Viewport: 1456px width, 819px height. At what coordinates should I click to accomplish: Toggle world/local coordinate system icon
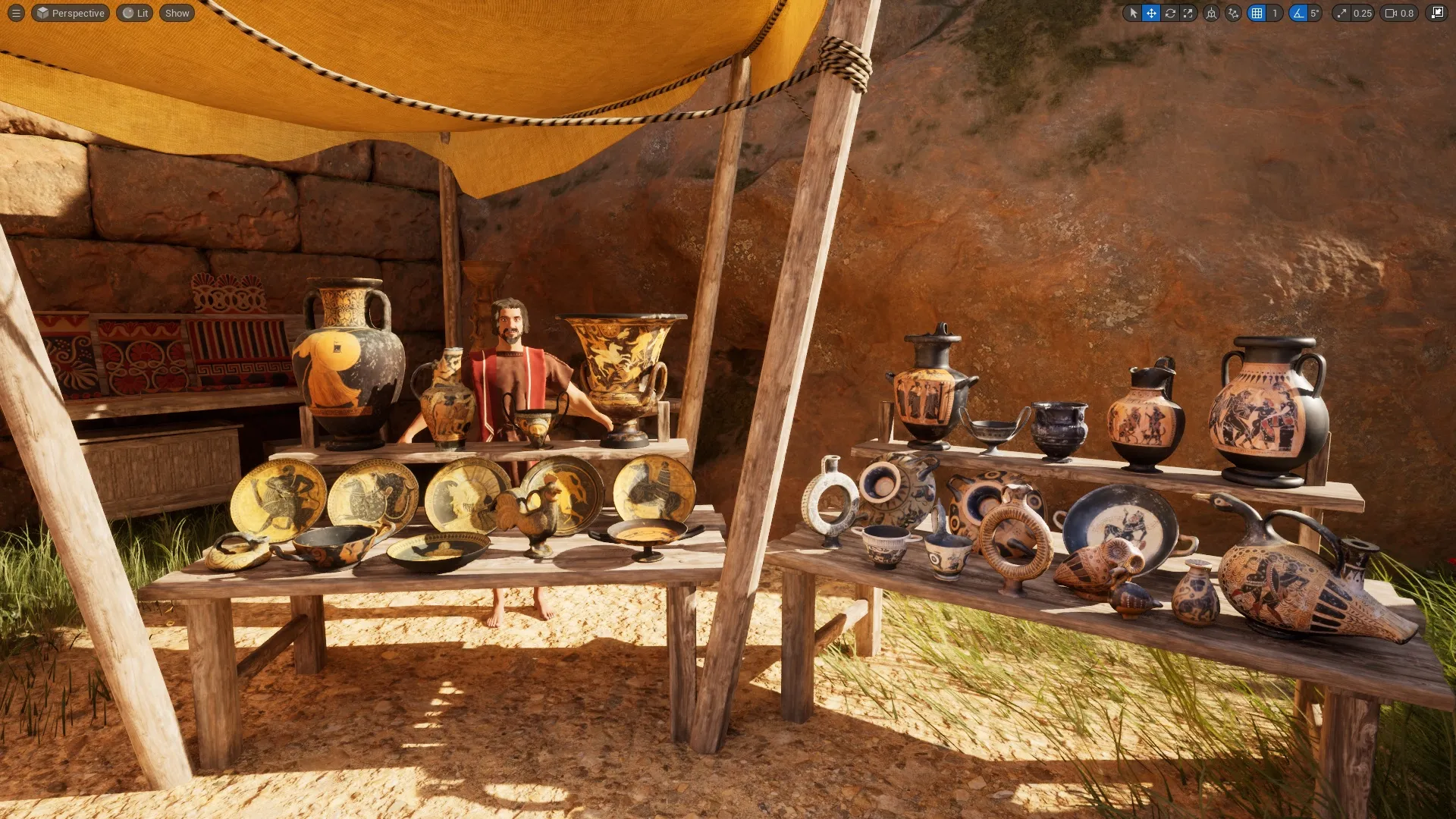(1212, 13)
